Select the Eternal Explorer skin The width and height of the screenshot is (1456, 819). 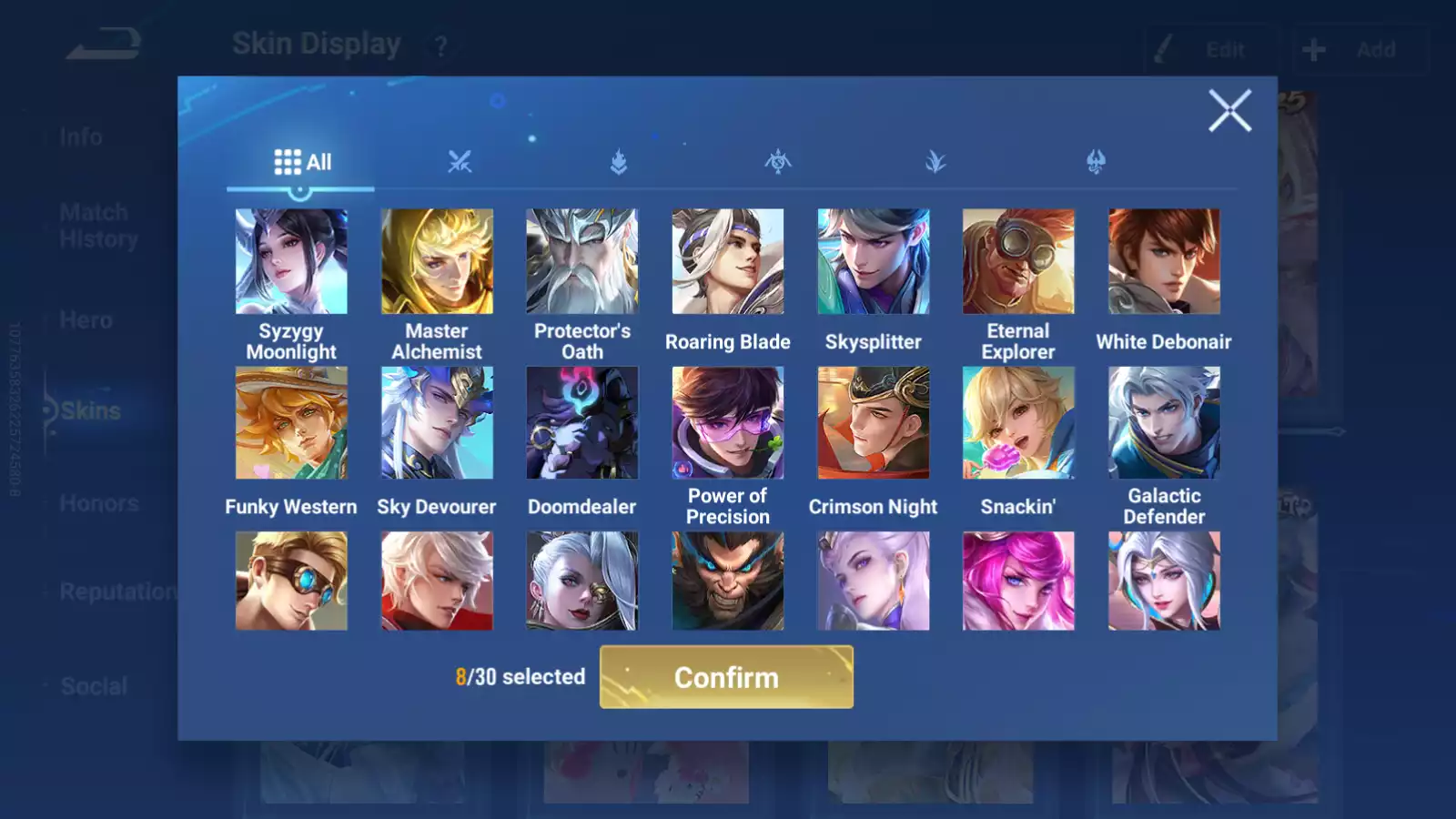[x=1018, y=262]
